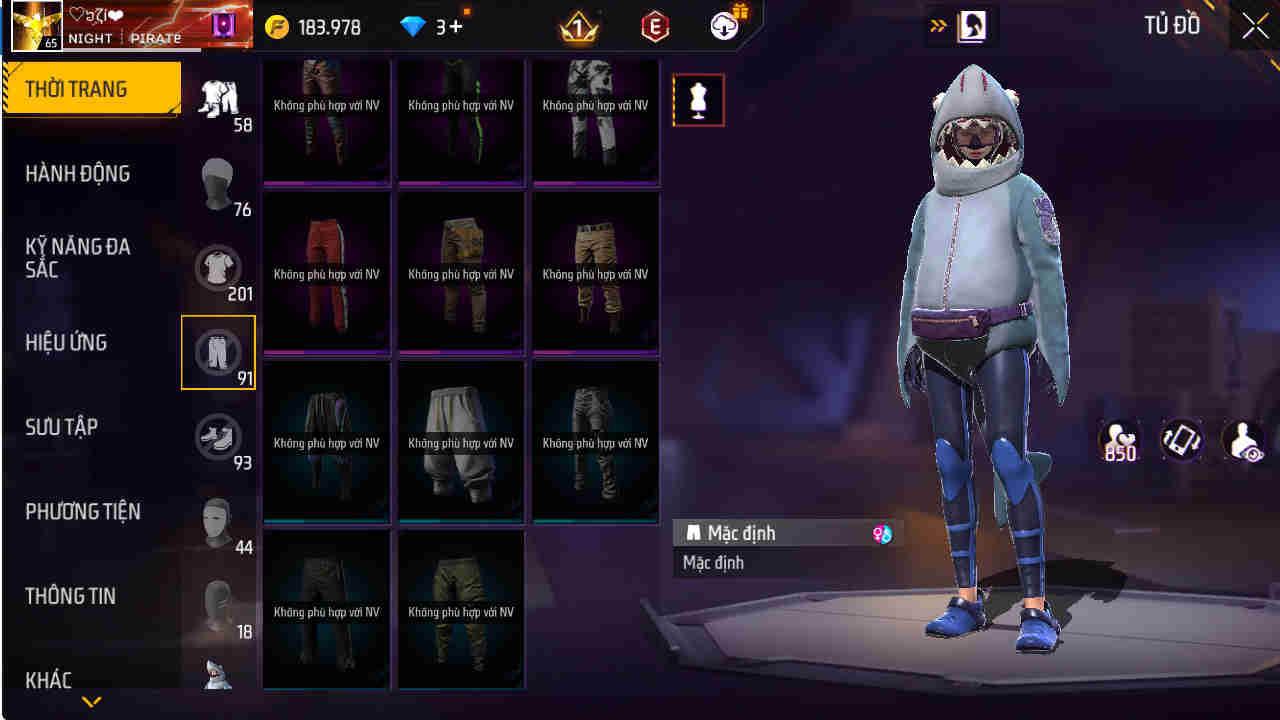Click the double-arrow expander near top right
Image resolution: width=1280 pixels, height=720 pixels.
click(x=937, y=25)
